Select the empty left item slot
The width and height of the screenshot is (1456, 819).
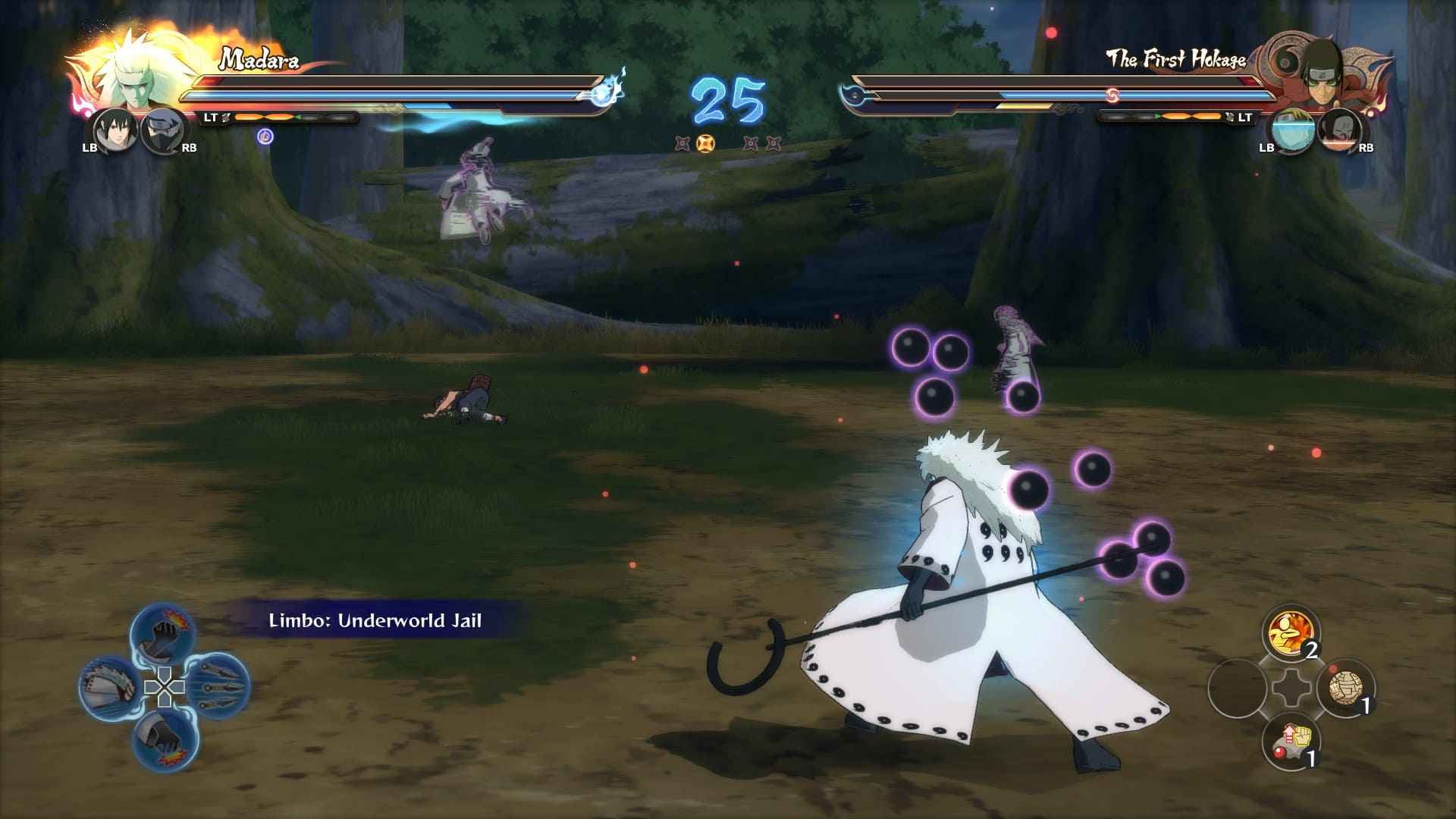1236,688
